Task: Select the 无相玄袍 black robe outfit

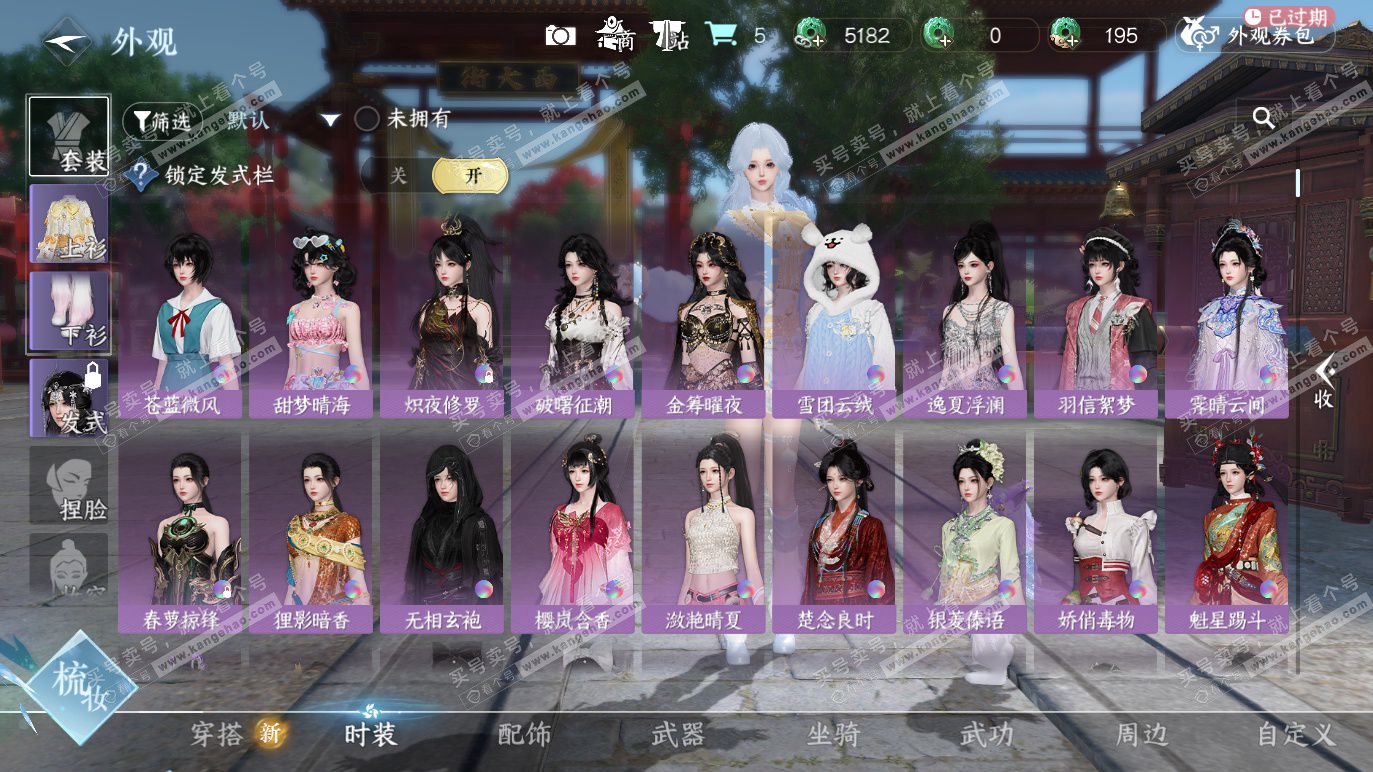Action: 442,540
